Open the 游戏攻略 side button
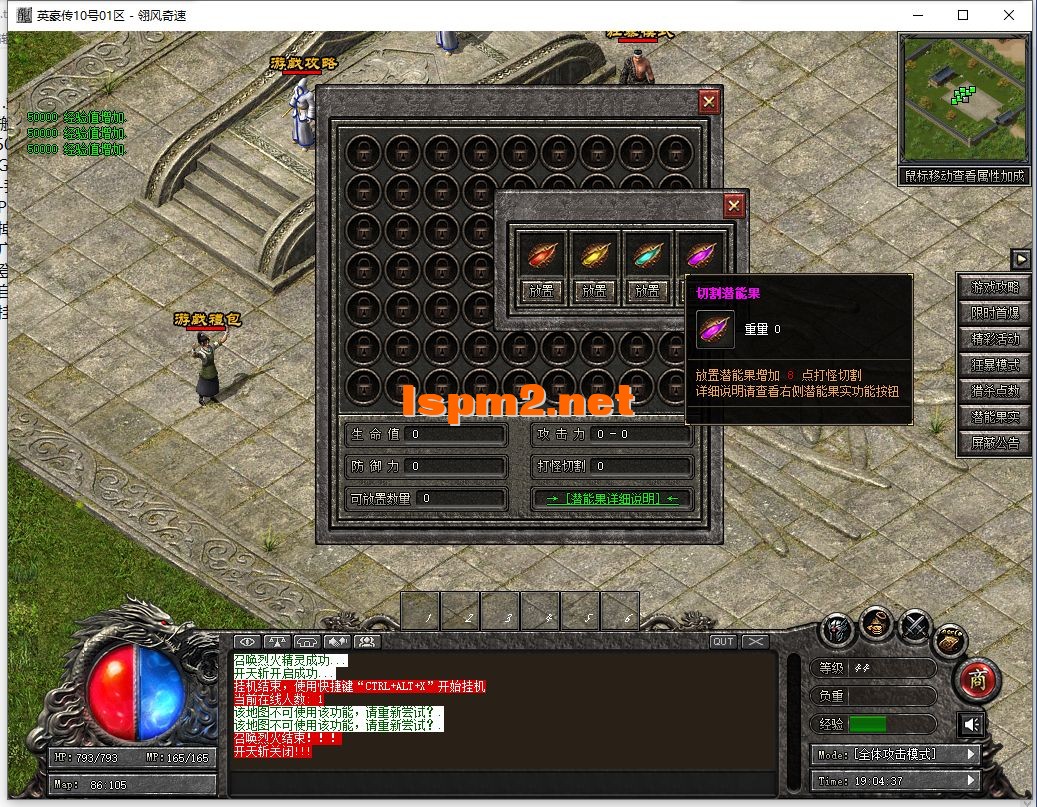This screenshot has width=1037, height=807. 995,287
